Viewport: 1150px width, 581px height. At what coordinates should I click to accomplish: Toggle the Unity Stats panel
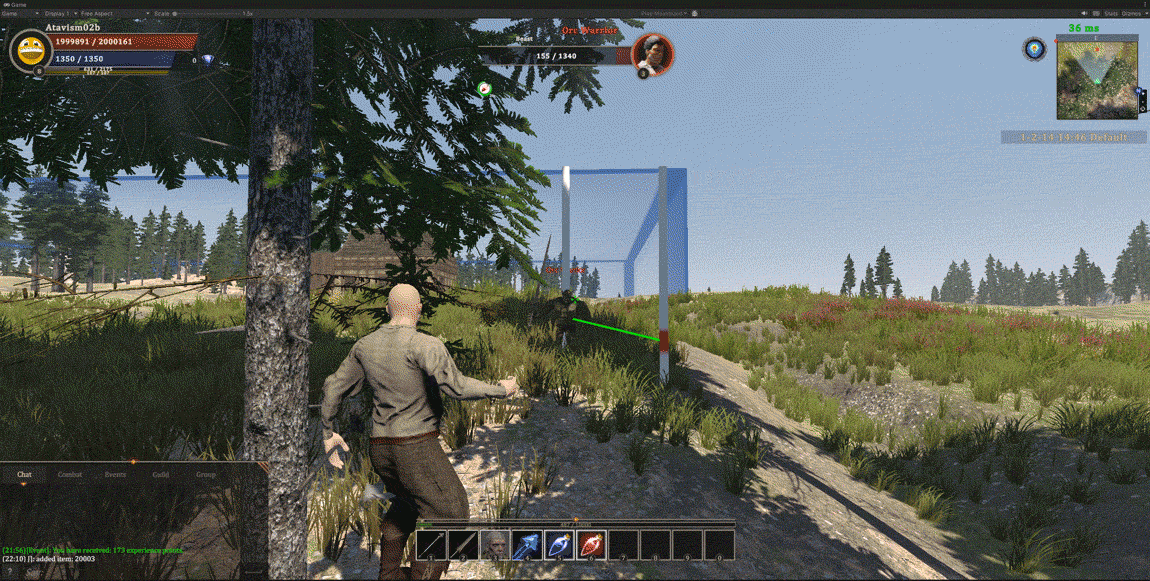click(1111, 13)
